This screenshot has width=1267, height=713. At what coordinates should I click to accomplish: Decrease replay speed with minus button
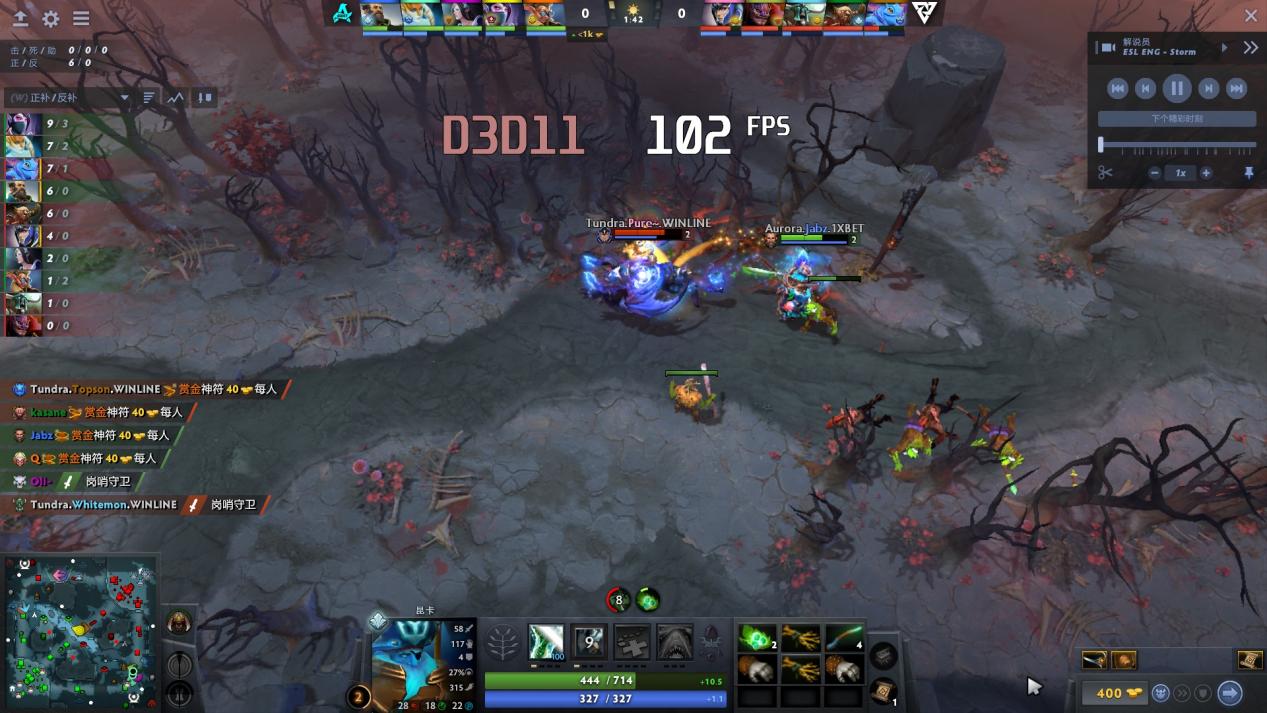tap(1154, 173)
